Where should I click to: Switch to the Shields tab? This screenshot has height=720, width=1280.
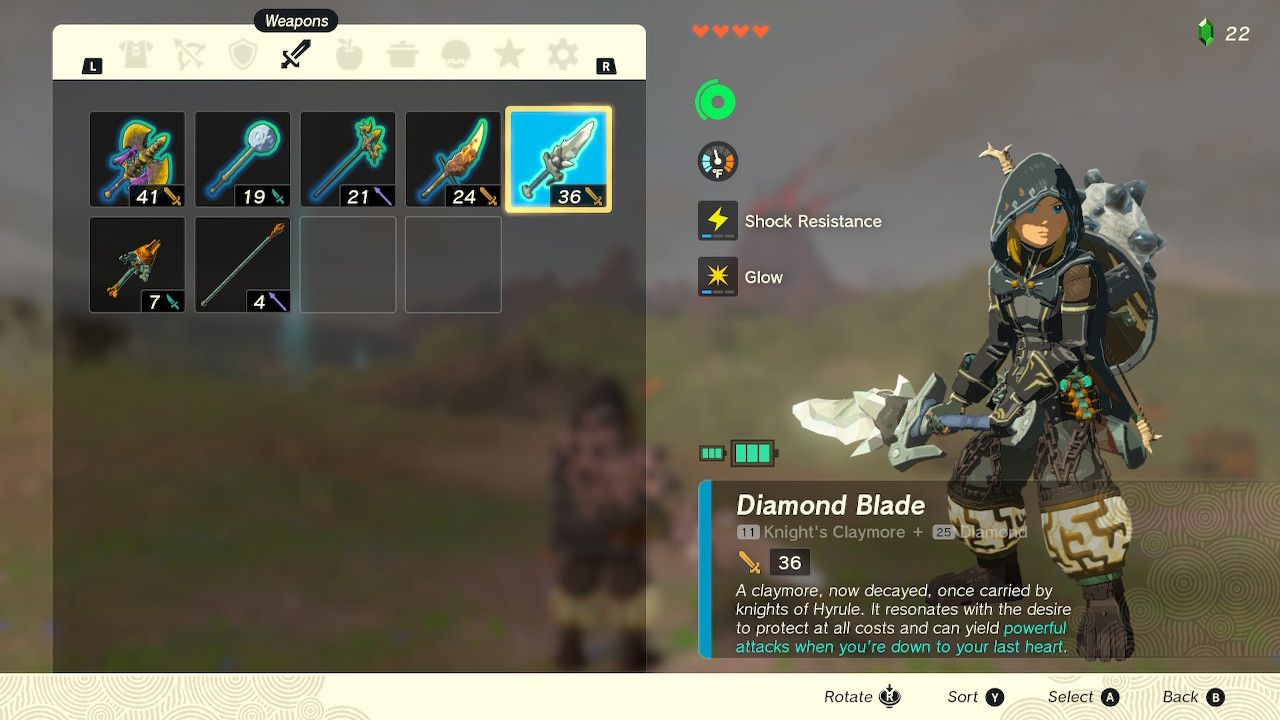tap(243, 55)
